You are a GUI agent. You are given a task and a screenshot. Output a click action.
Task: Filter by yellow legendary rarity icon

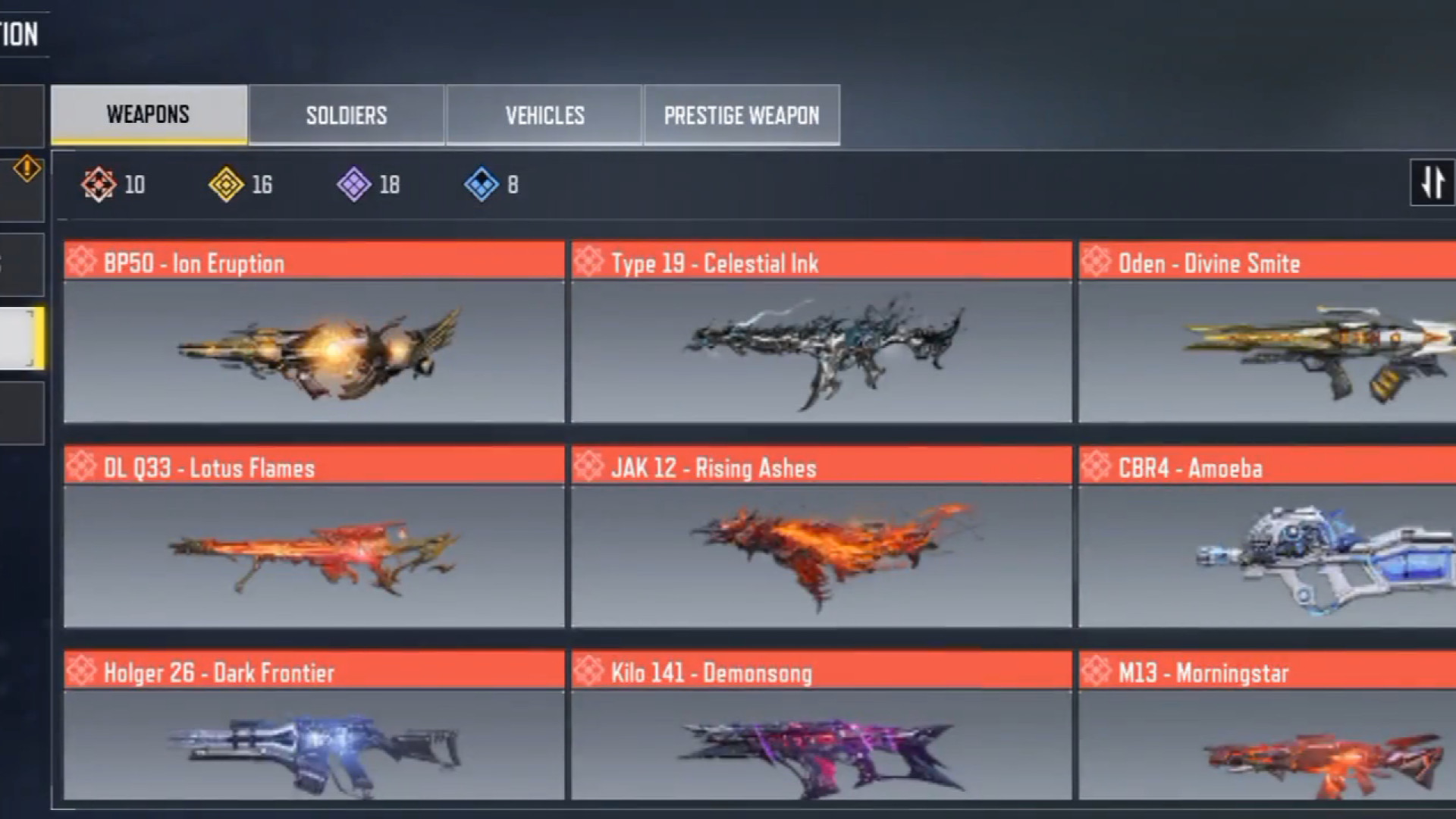[226, 184]
